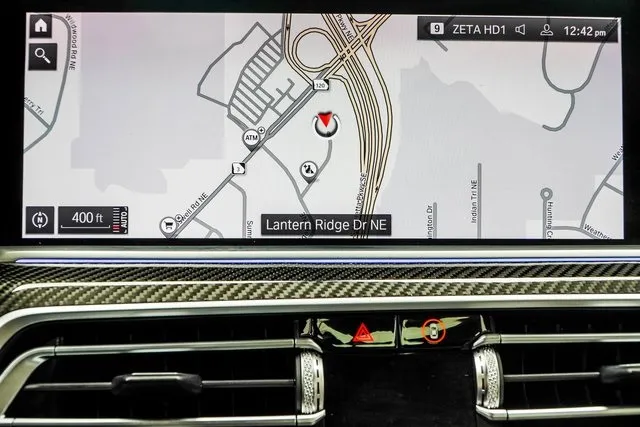Tap the red vehicle position arrow
640x427 pixels.
click(x=326, y=124)
